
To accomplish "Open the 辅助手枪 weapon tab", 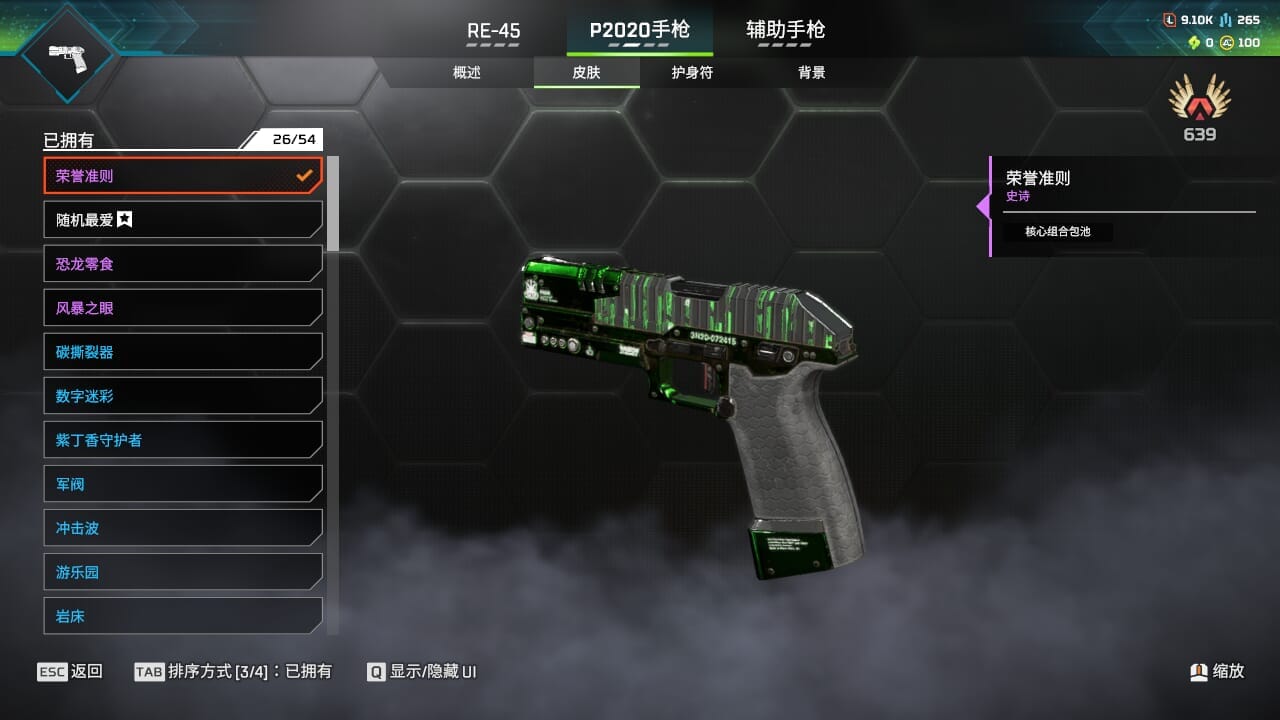I will (785, 31).
